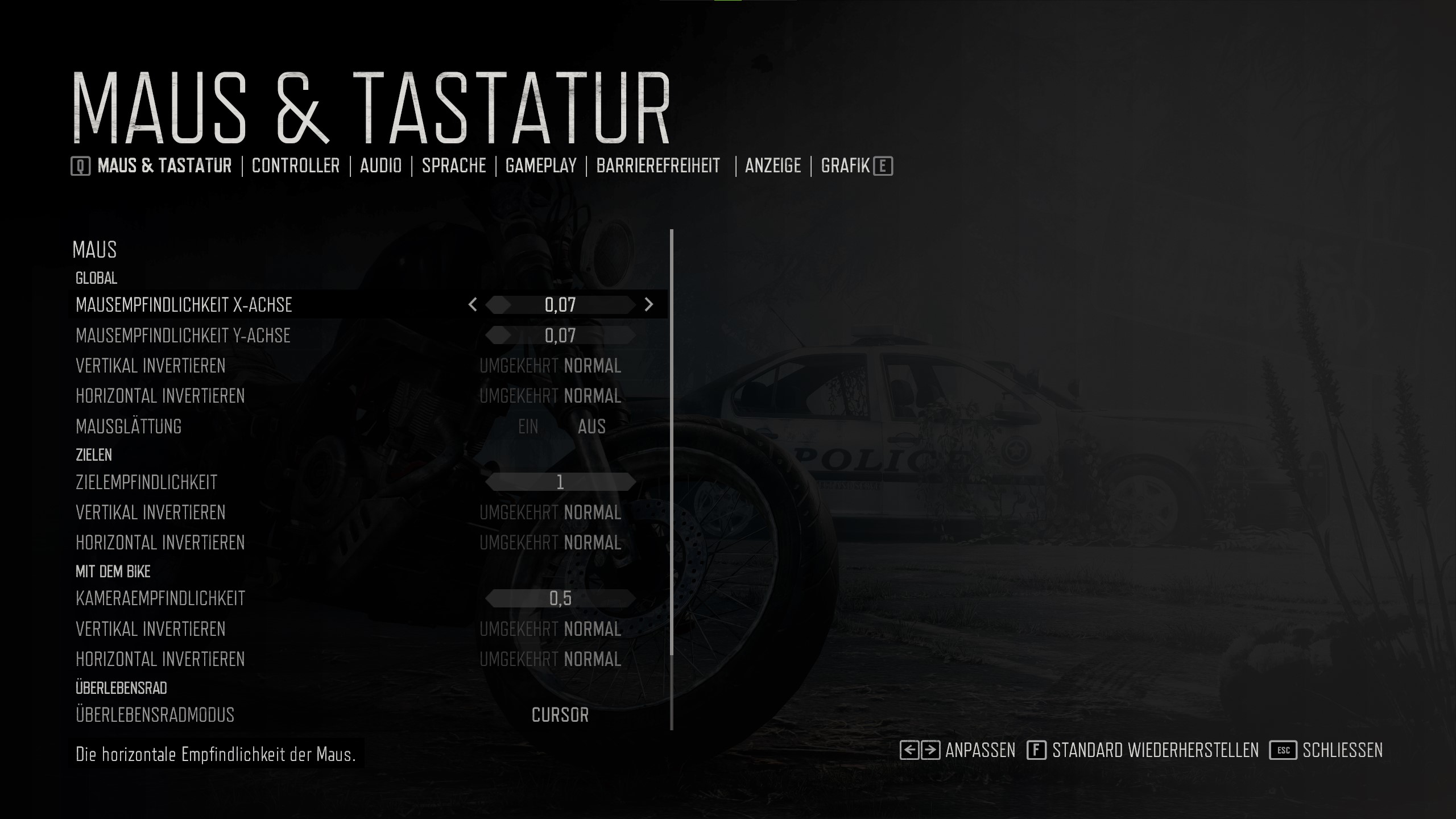This screenshot has height=819, width=1456.
Task: Change the Überlebensradmodus Cursor option
Action: [560, 715]
